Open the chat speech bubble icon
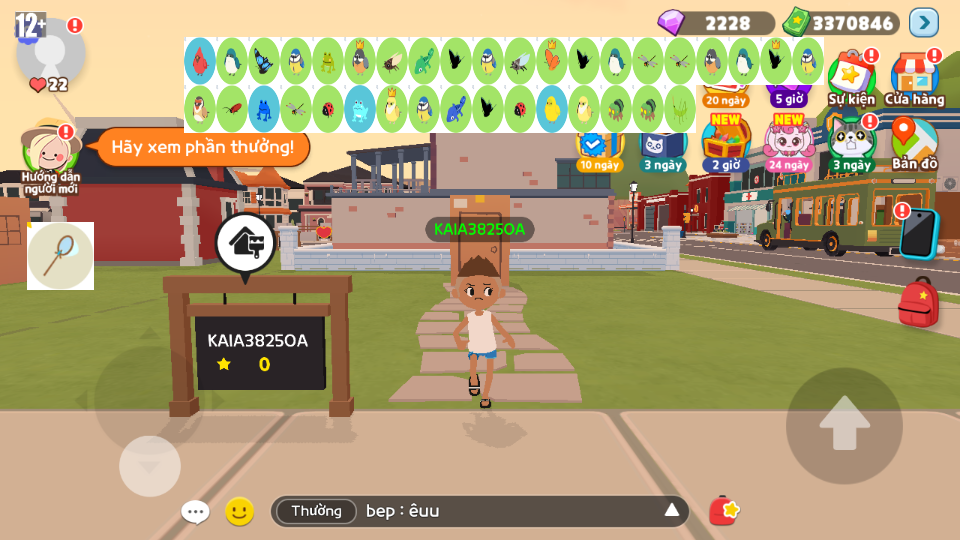The width and height of the screenshot is (960, 540). (195, 512)
